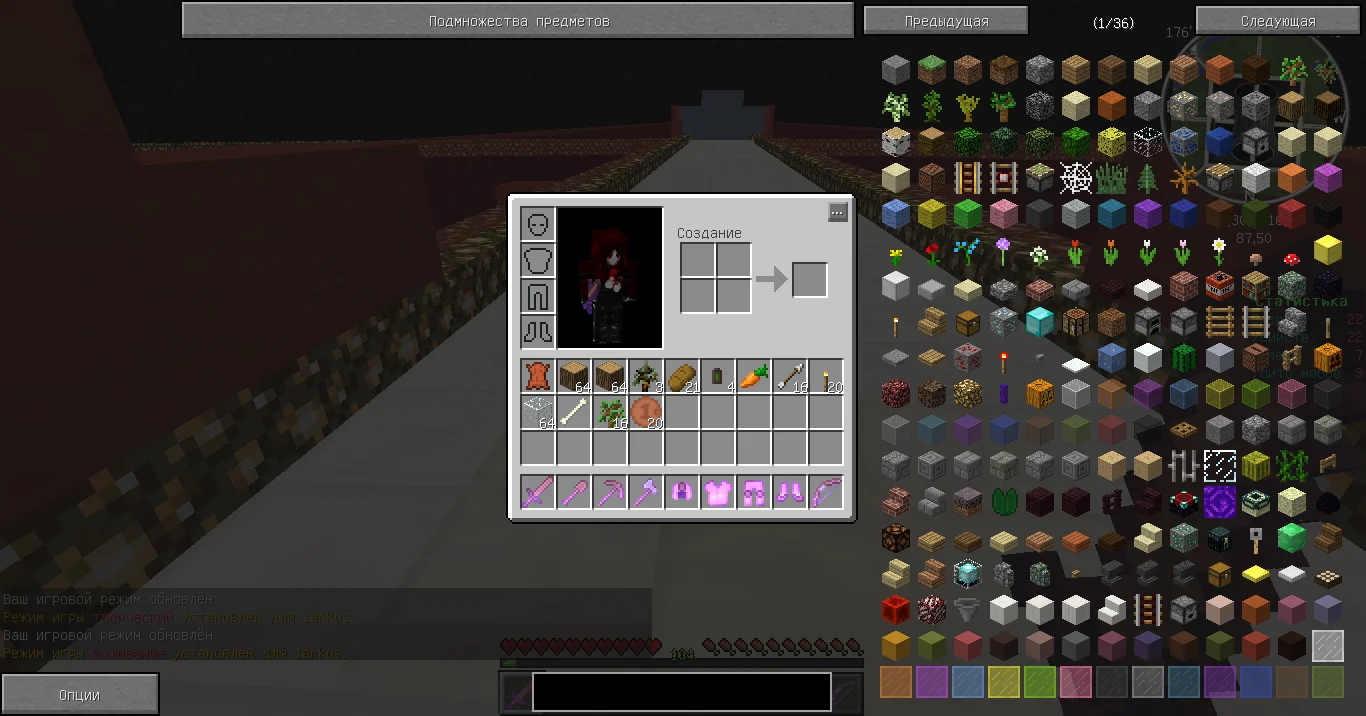Viewport: 1366px width, 716px height.
Task: Select the cobweb in the item panel
Action: click(x=1075, y=178)
